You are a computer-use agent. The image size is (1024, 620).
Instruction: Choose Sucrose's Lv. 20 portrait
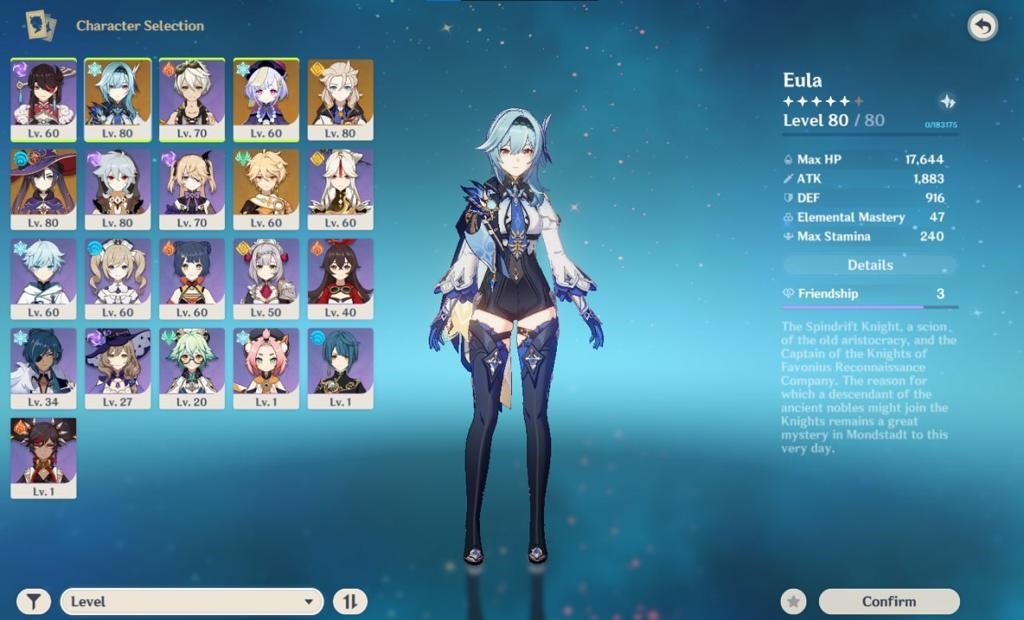point(191,367)
